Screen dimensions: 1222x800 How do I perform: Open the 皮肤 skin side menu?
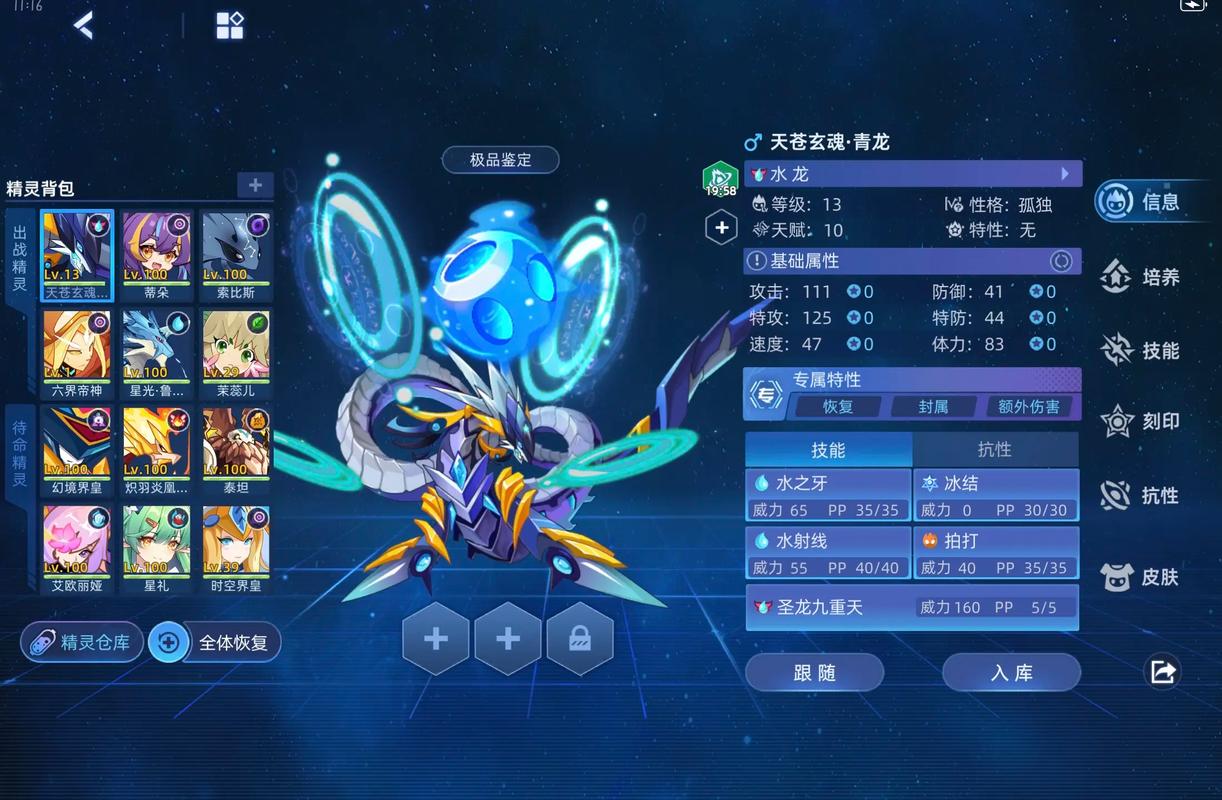click(1143, 577)
